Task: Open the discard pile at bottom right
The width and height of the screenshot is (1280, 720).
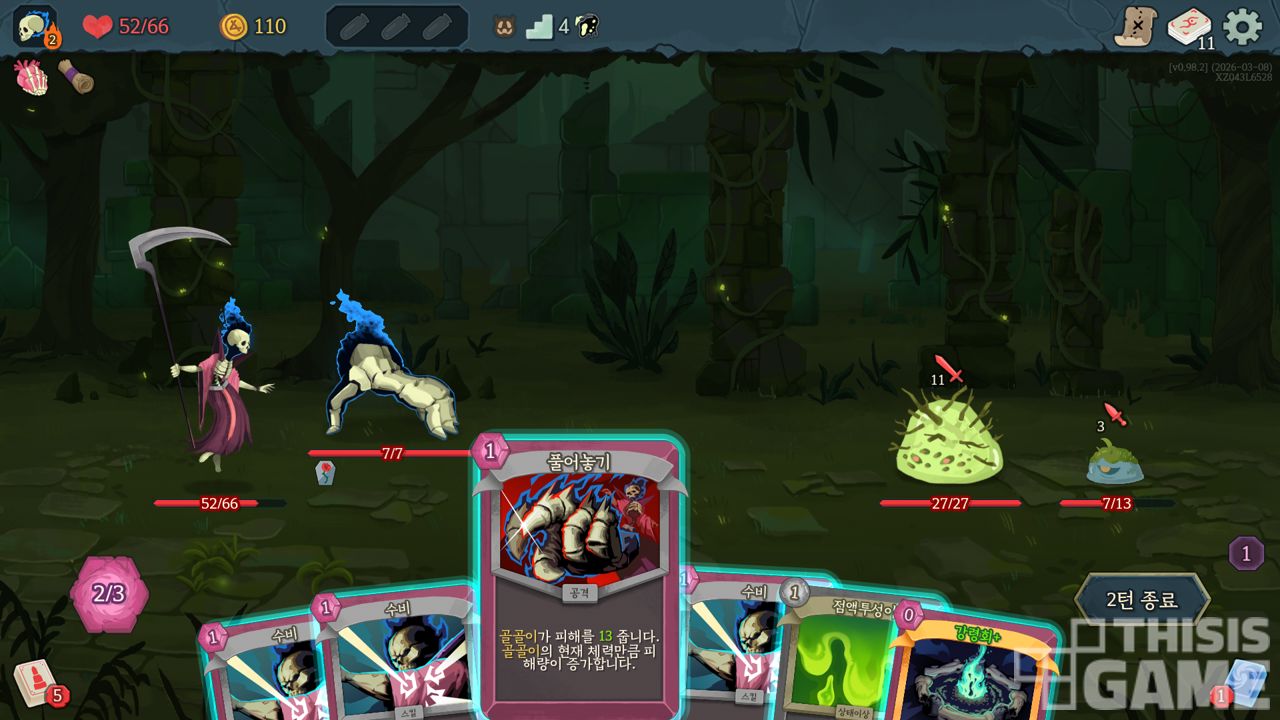Action: pos(1244,682)
